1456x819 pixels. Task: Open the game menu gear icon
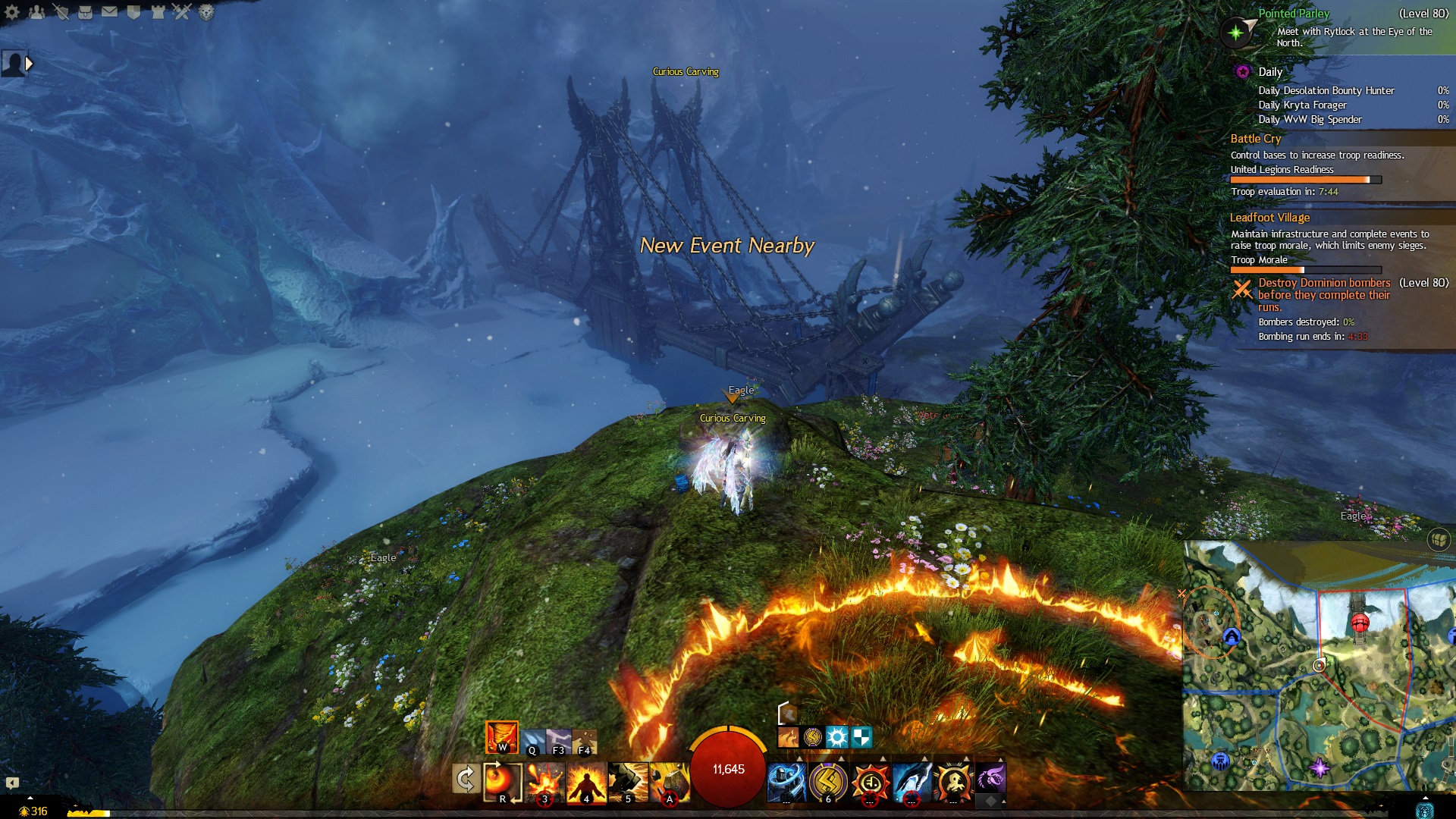pos(12,11)
